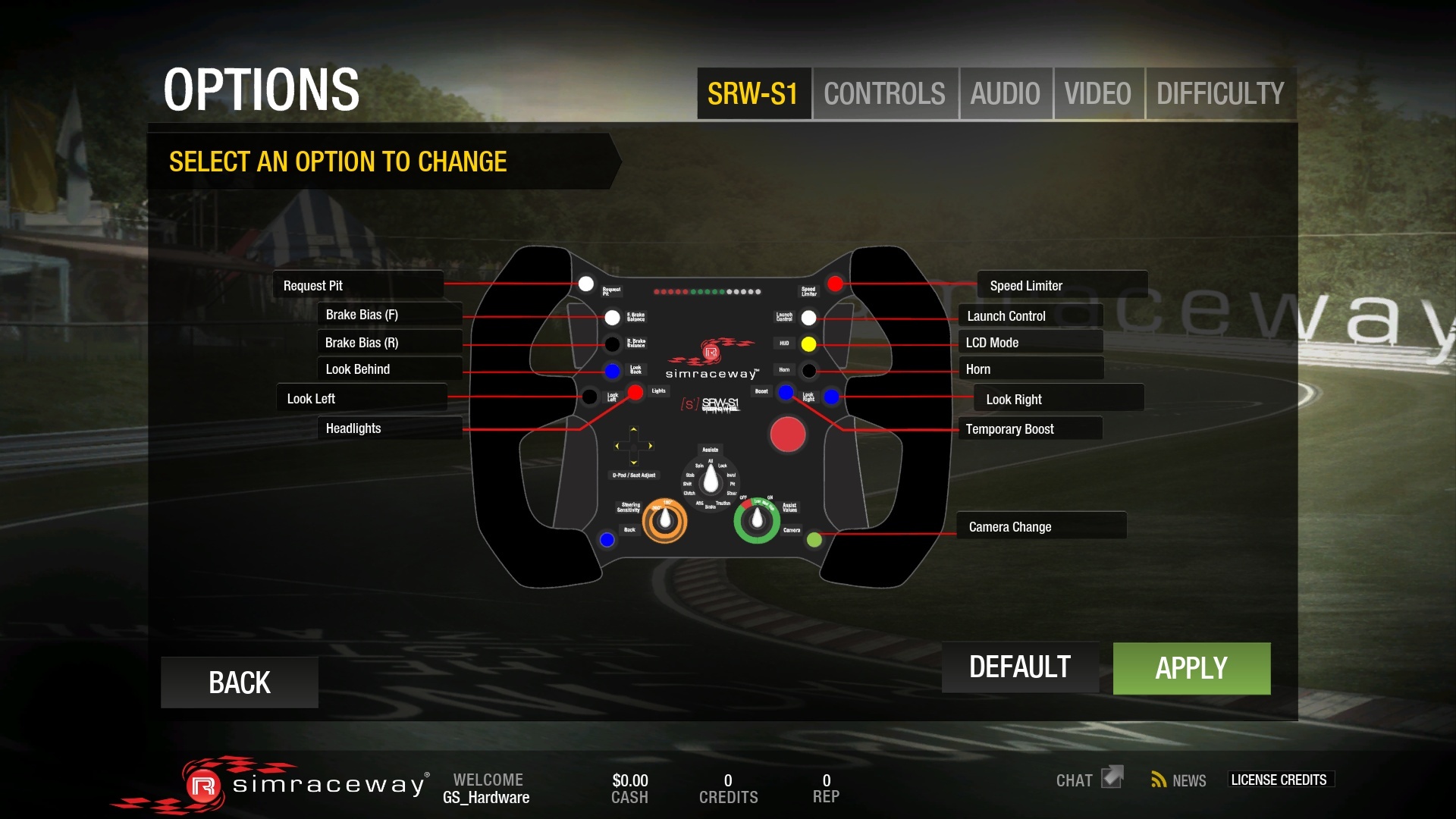Open chat using the CHAT icon
The height and width of the screenshot is (819, 1456).
pos(1088,779)
